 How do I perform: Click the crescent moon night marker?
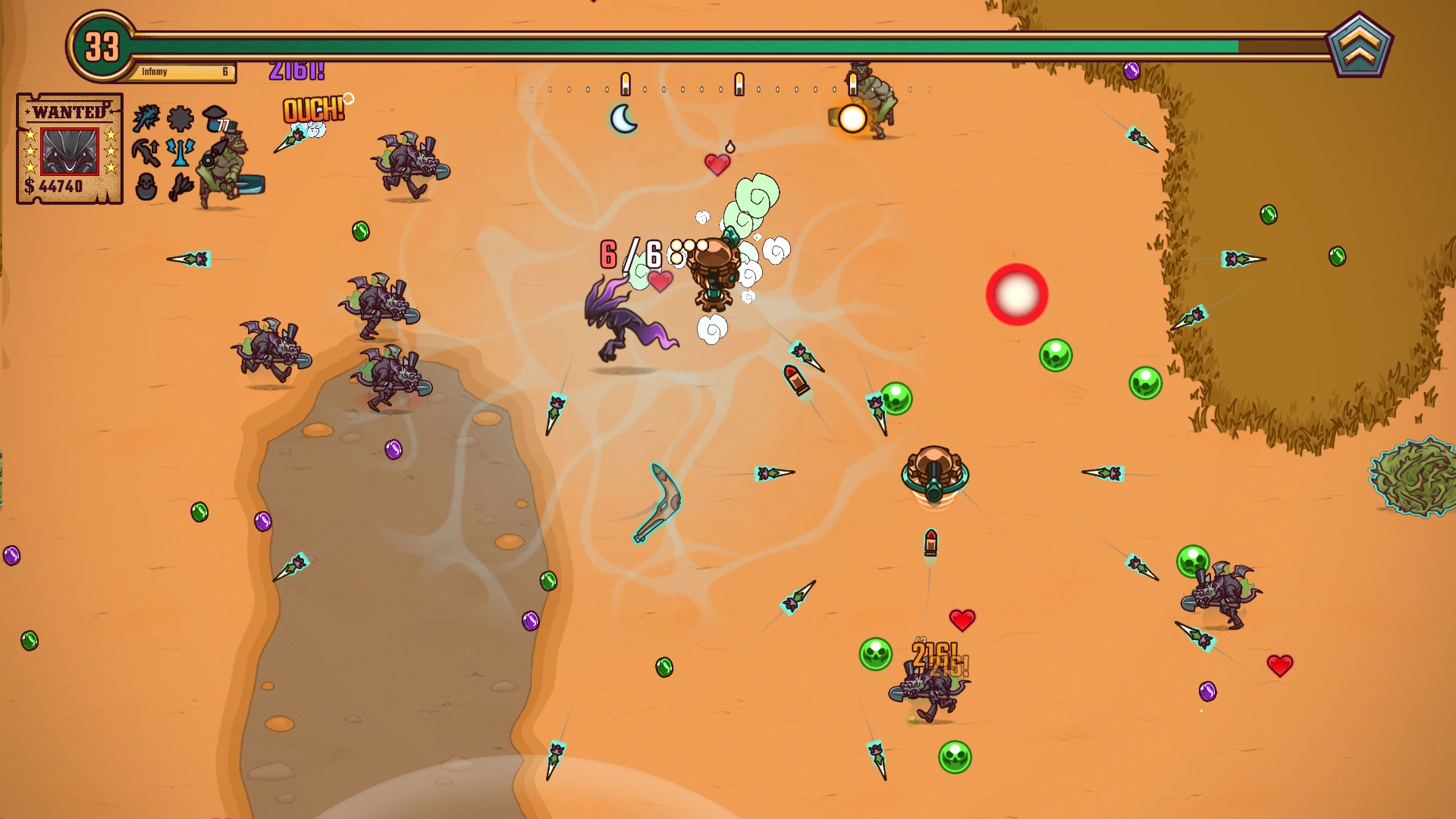(623, 119)
